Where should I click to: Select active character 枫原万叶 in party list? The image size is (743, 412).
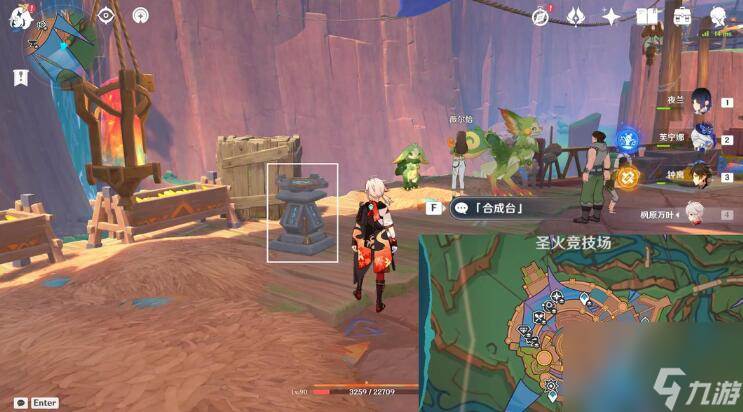tap(696, 212)
